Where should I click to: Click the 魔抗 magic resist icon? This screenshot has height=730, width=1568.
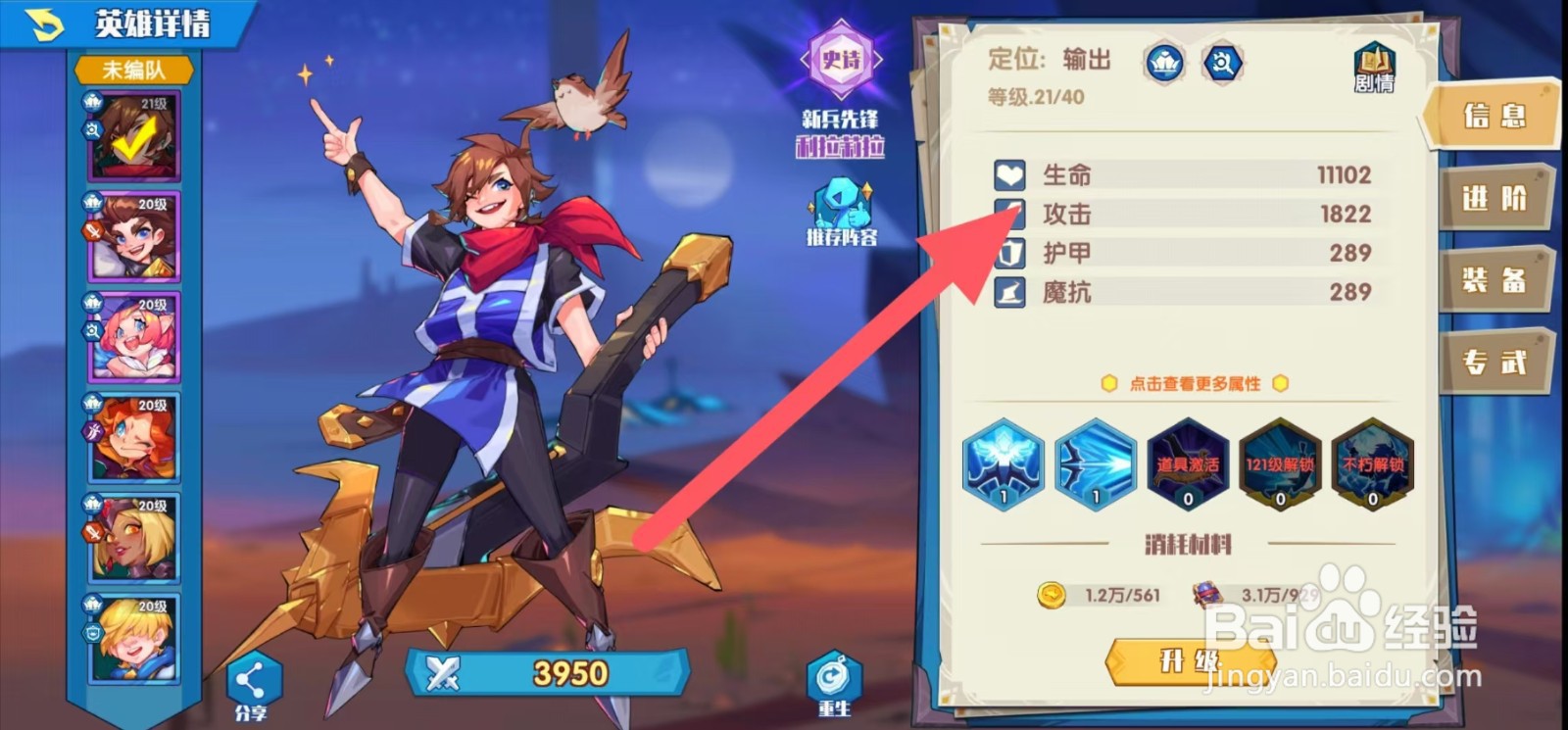pyautogui.click(x=1008, y=292)
